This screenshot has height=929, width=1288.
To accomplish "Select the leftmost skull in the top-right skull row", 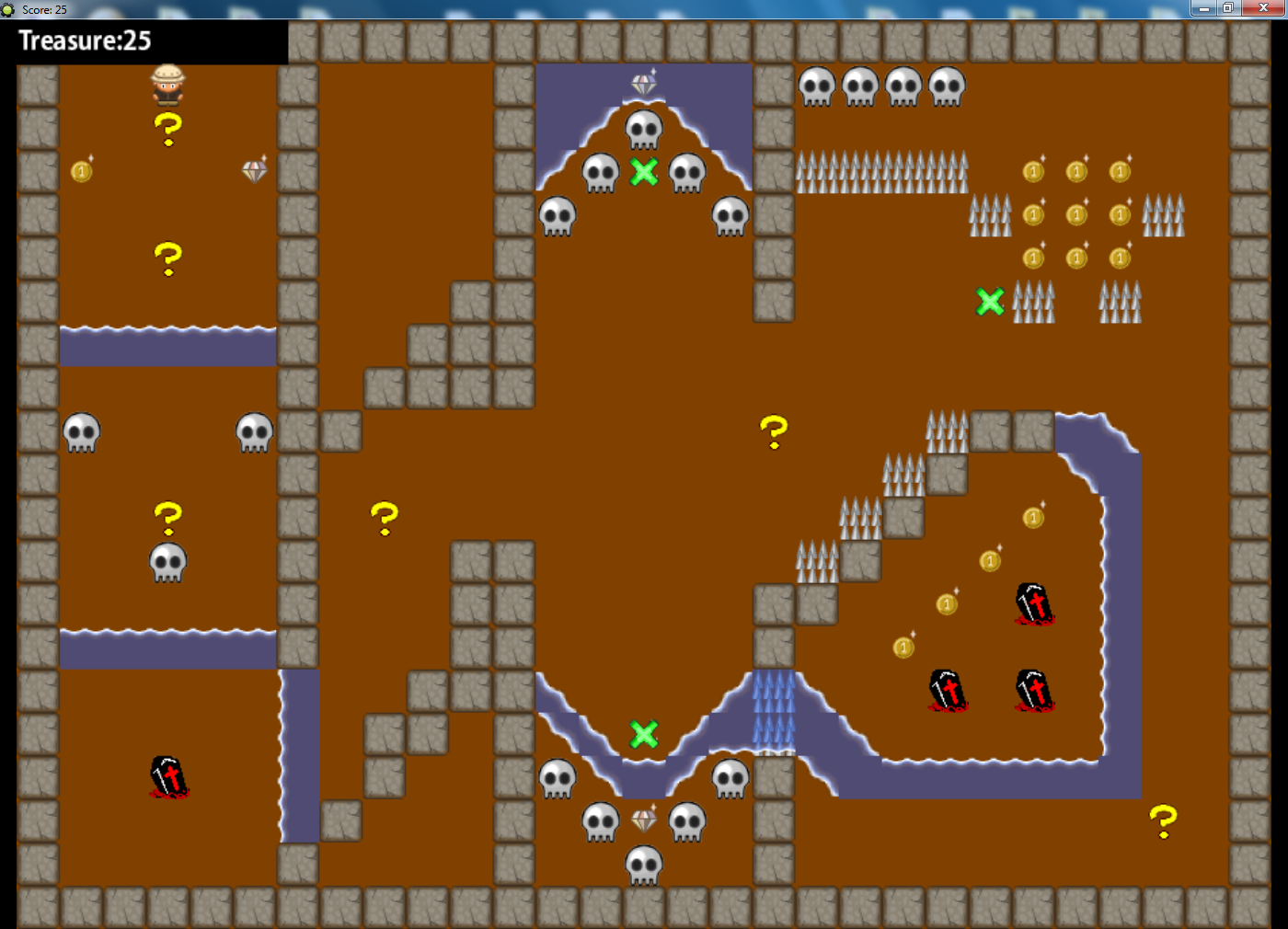I will point(815,86).
